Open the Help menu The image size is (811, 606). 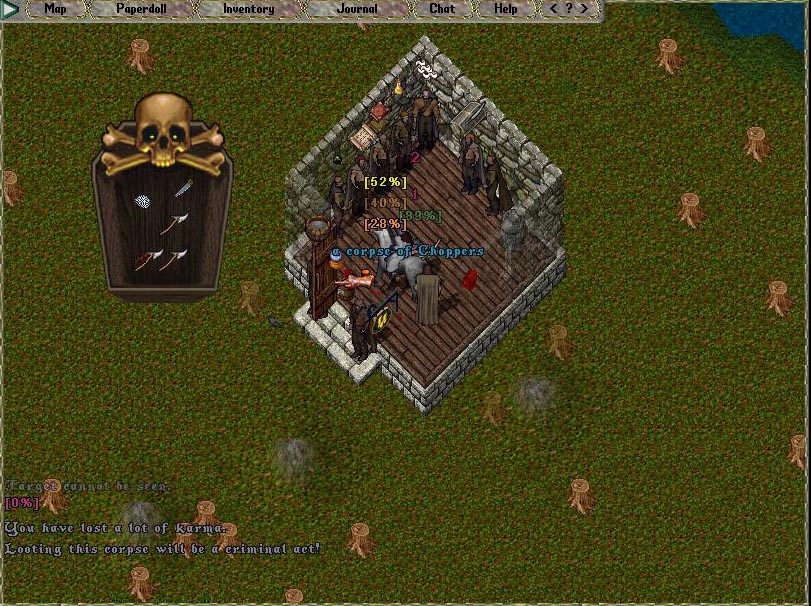click(x=506, y=9)
